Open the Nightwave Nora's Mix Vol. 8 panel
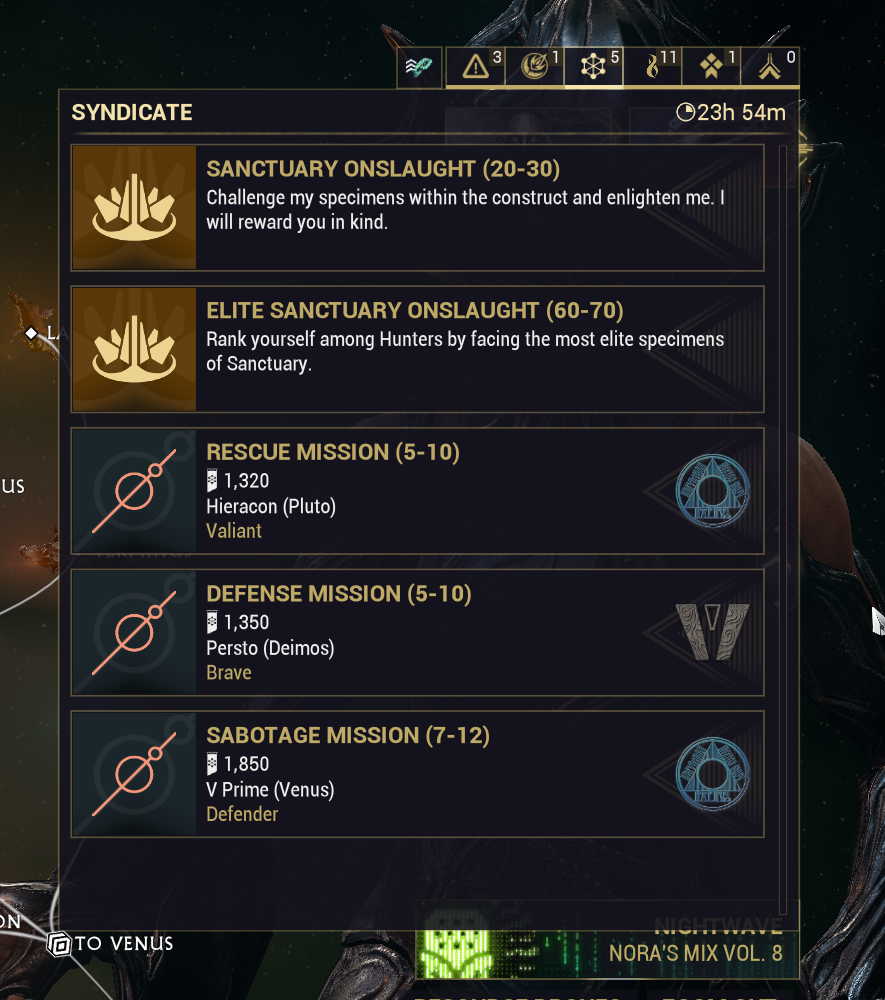 (x=607, y=942)
